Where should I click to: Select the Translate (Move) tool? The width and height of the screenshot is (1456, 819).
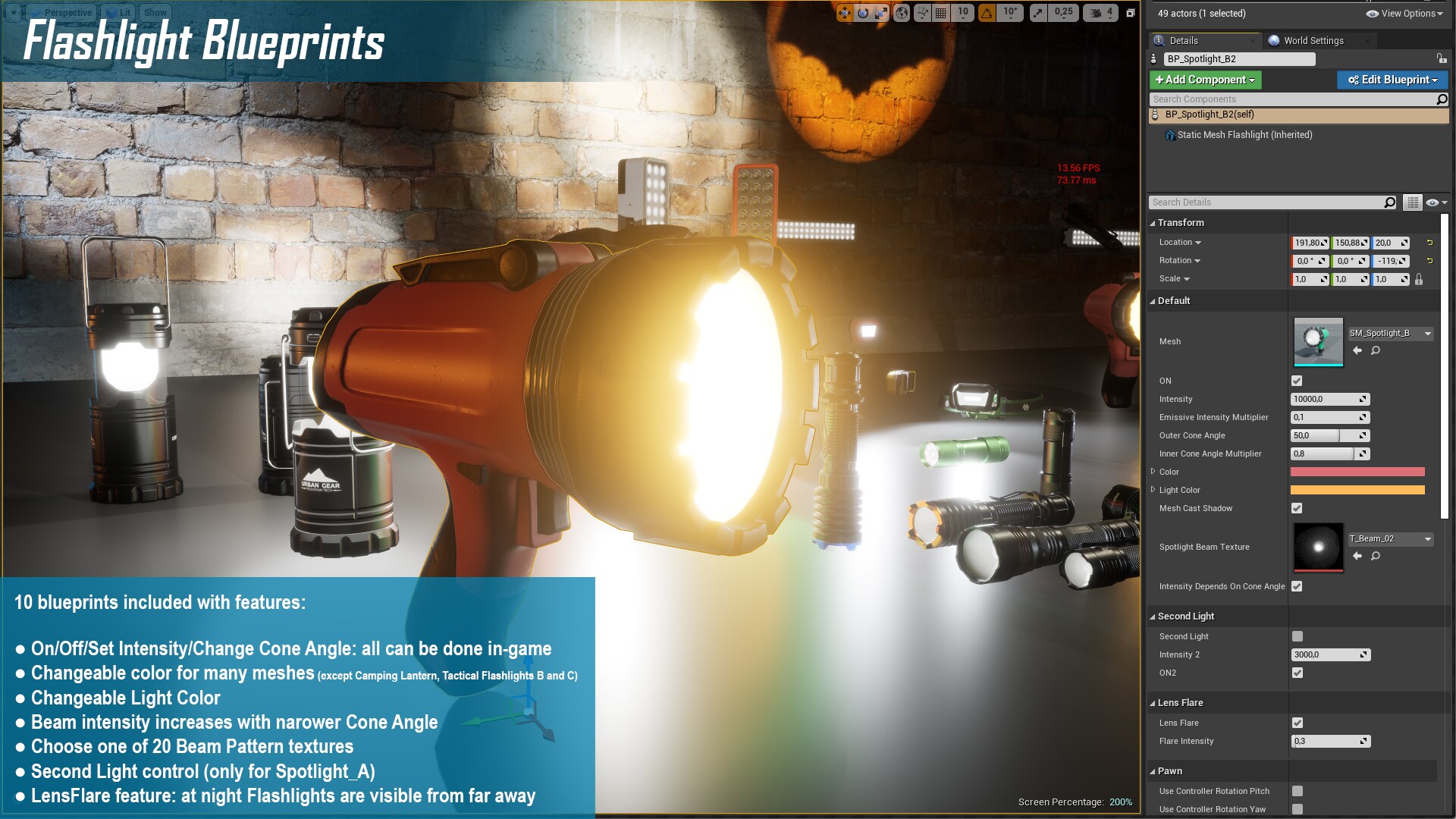pyautogui.click(x=844, y=13)
